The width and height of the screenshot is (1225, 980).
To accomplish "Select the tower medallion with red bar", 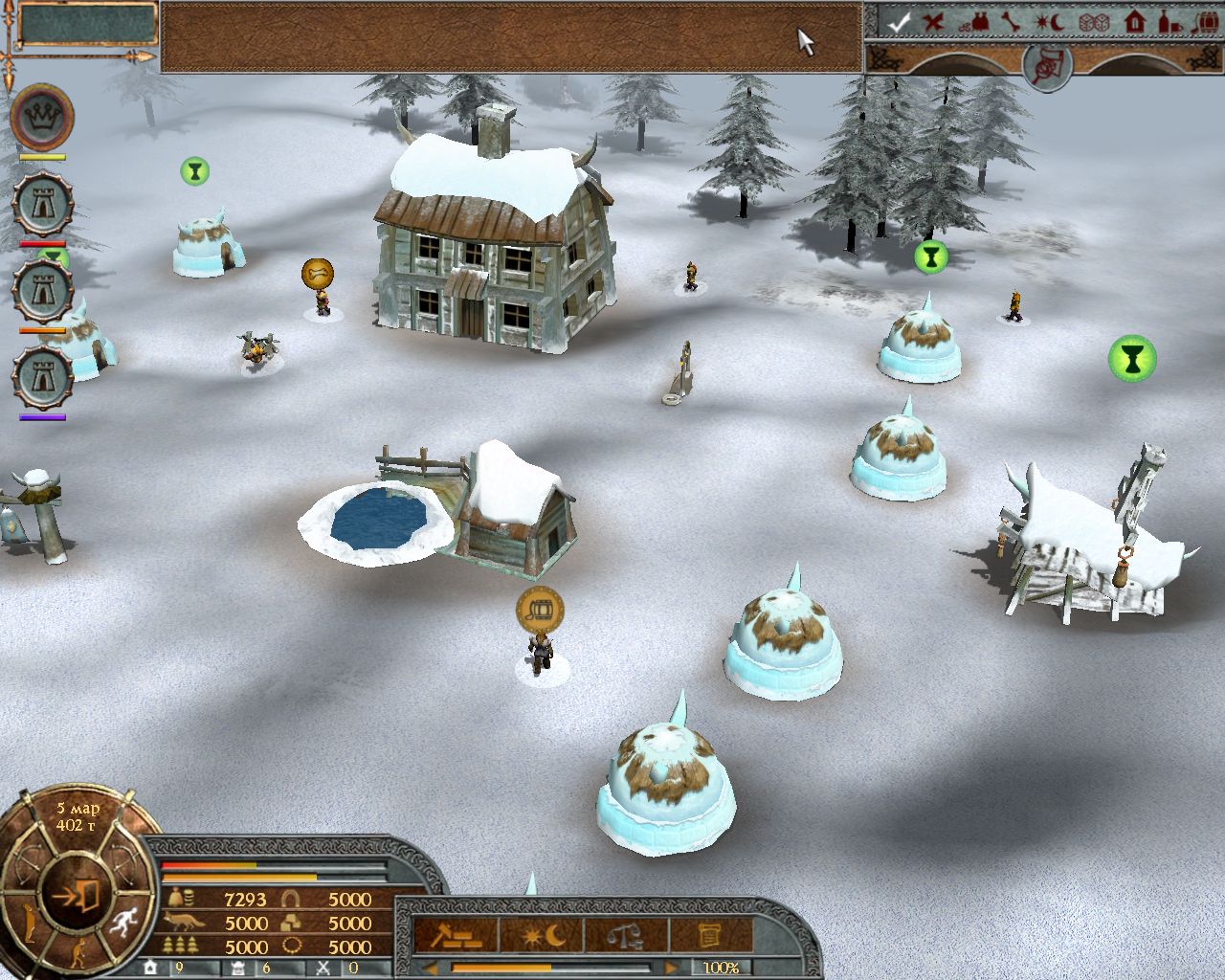I will pyautogui.click(x=43, y=204).
